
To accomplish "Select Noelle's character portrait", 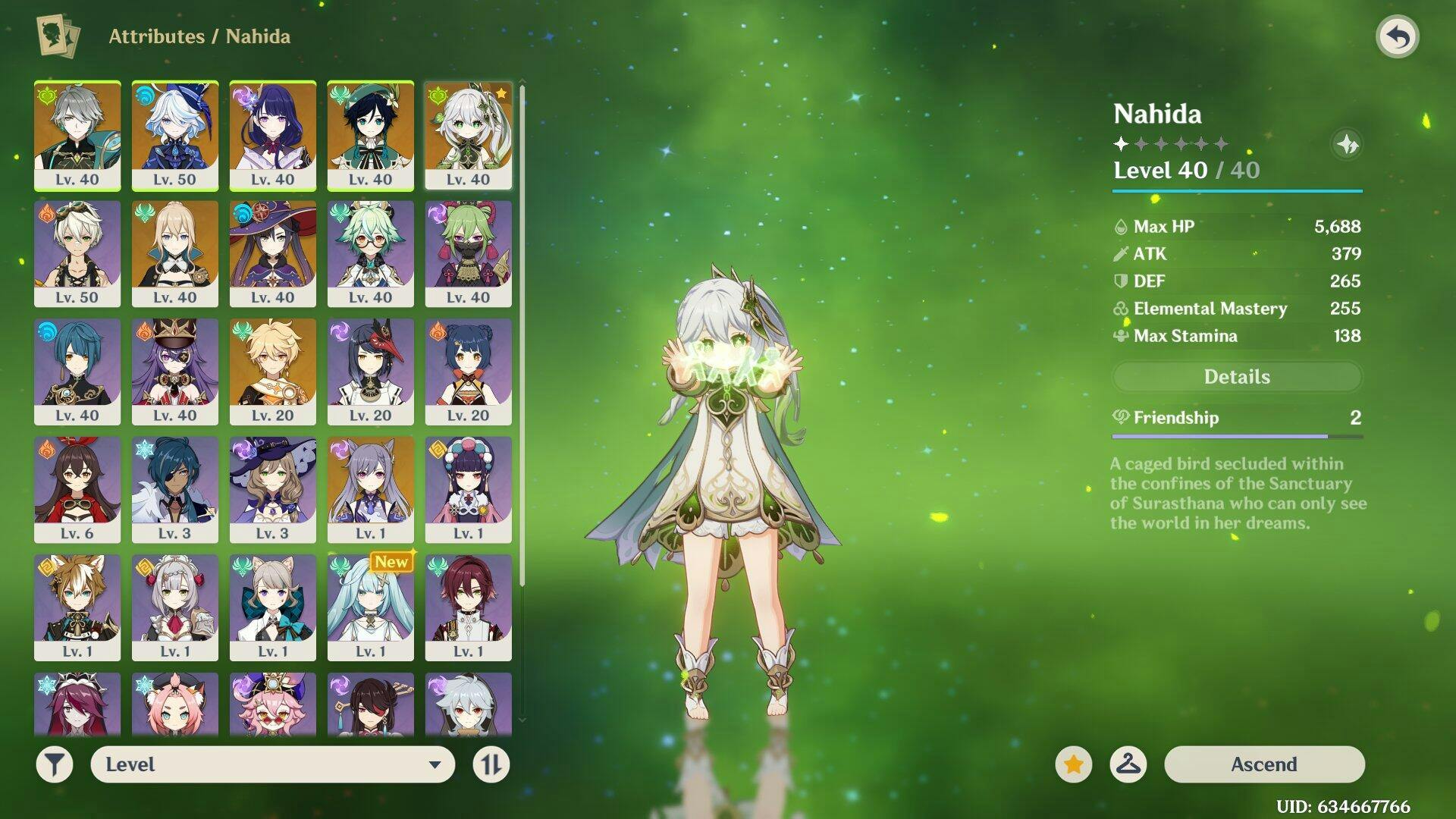I will point(175,607).
